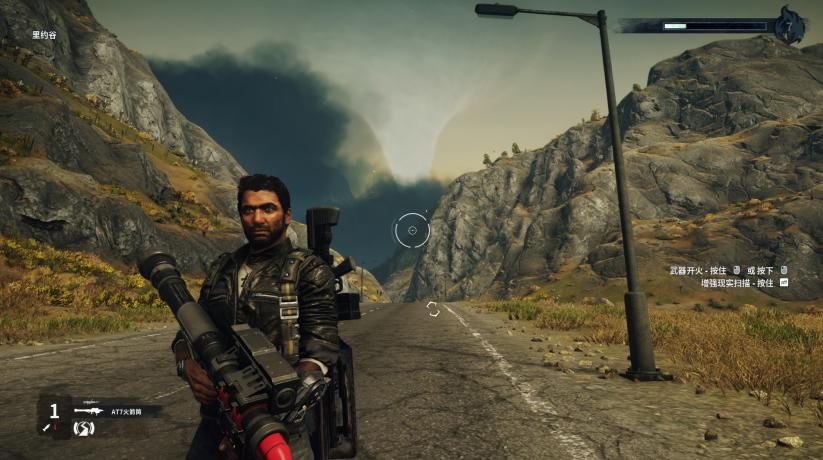The height and width of the screenshot is (460, 823).
Task: Click the blue flame chaos emblem
Action: click(x=791, y=25)
